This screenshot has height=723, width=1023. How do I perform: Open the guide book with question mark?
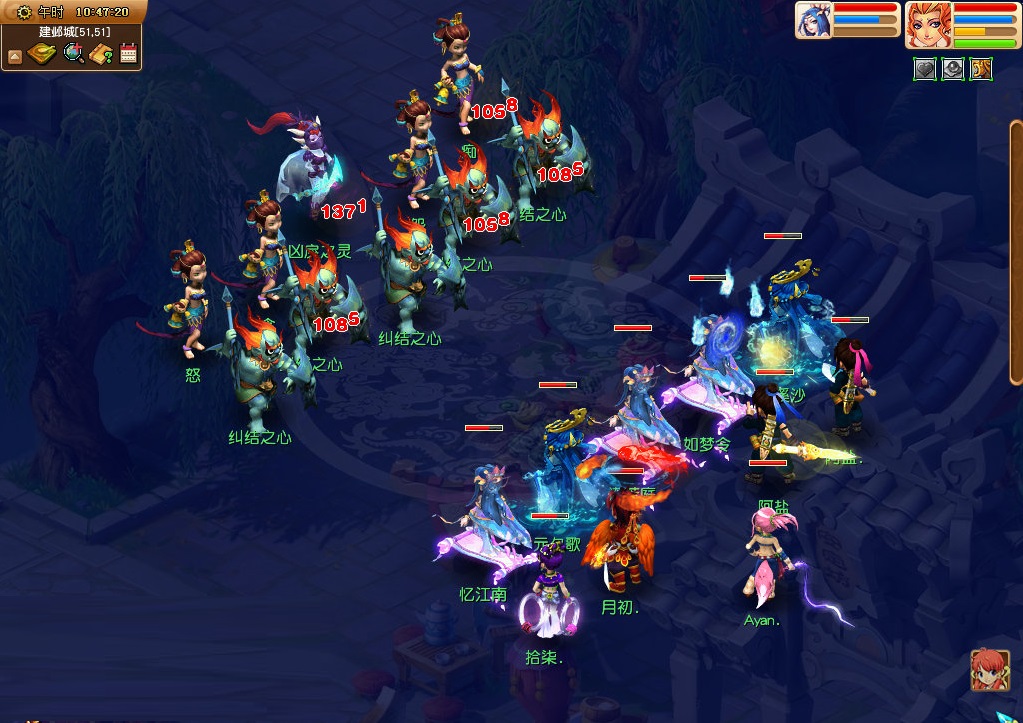(x=101, y=54)
